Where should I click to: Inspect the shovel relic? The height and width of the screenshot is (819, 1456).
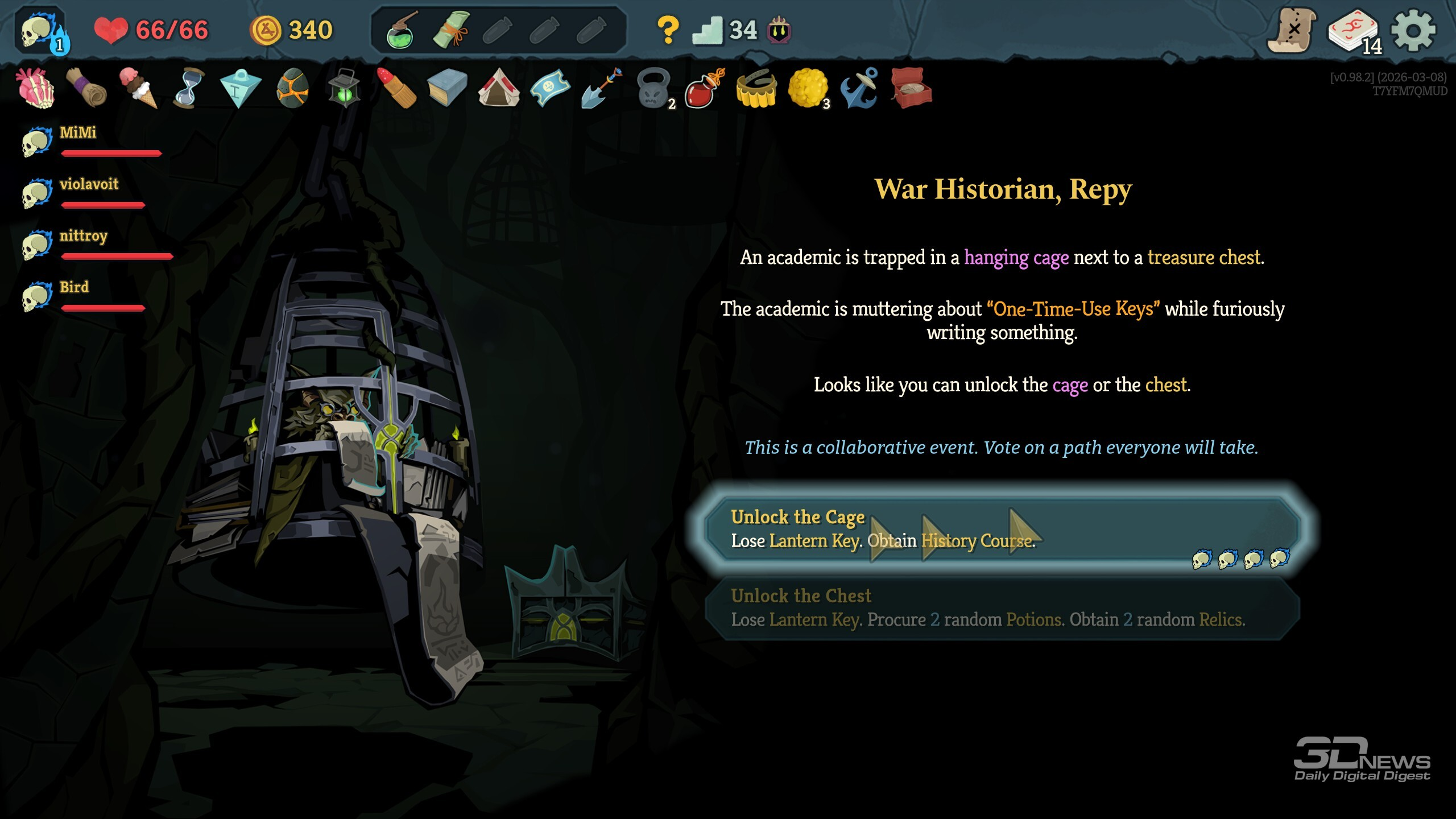pyautogui.click(x=601, y=88)
